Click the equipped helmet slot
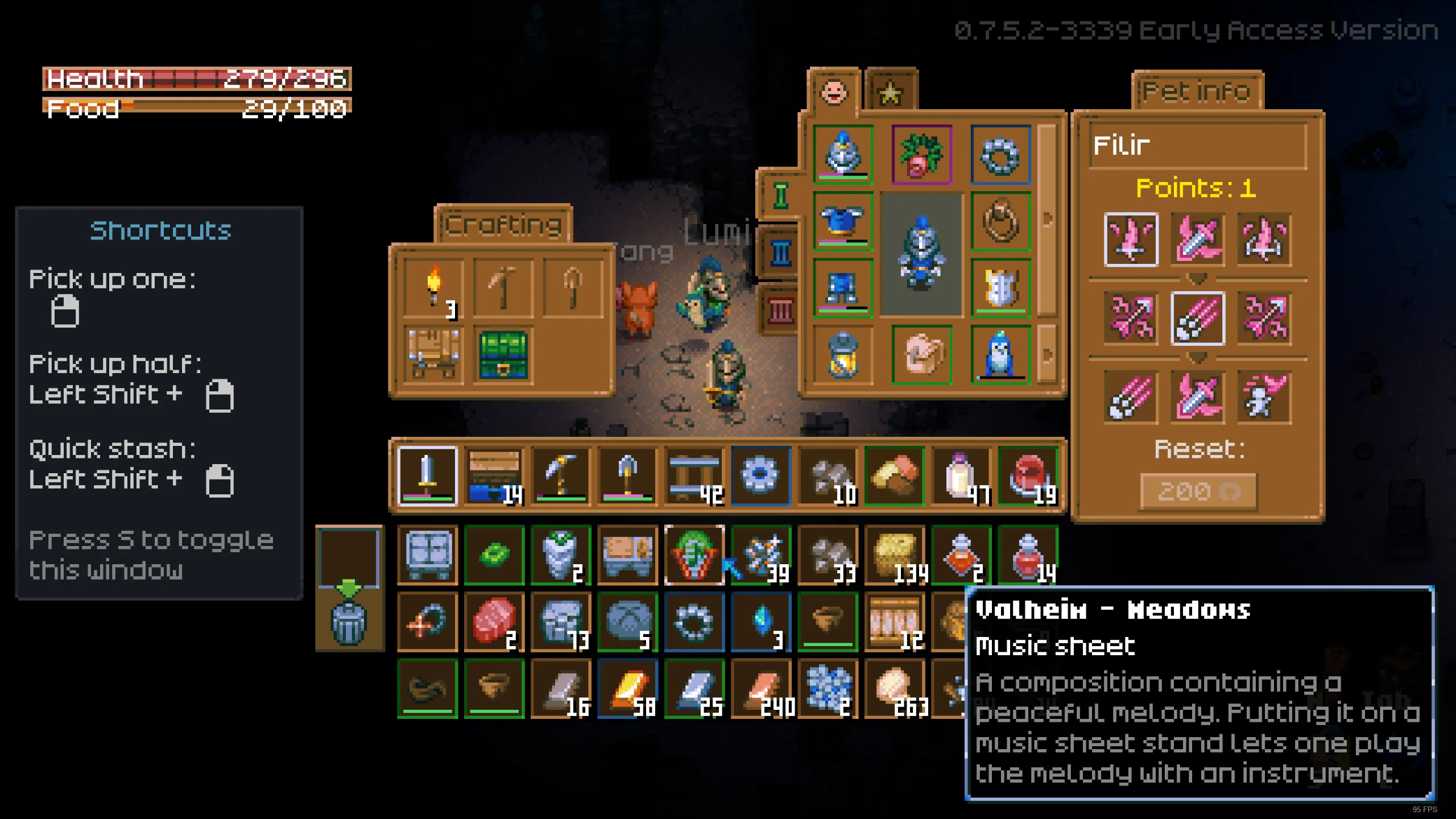Screen dimensions: 1456x819 [843, 154]
